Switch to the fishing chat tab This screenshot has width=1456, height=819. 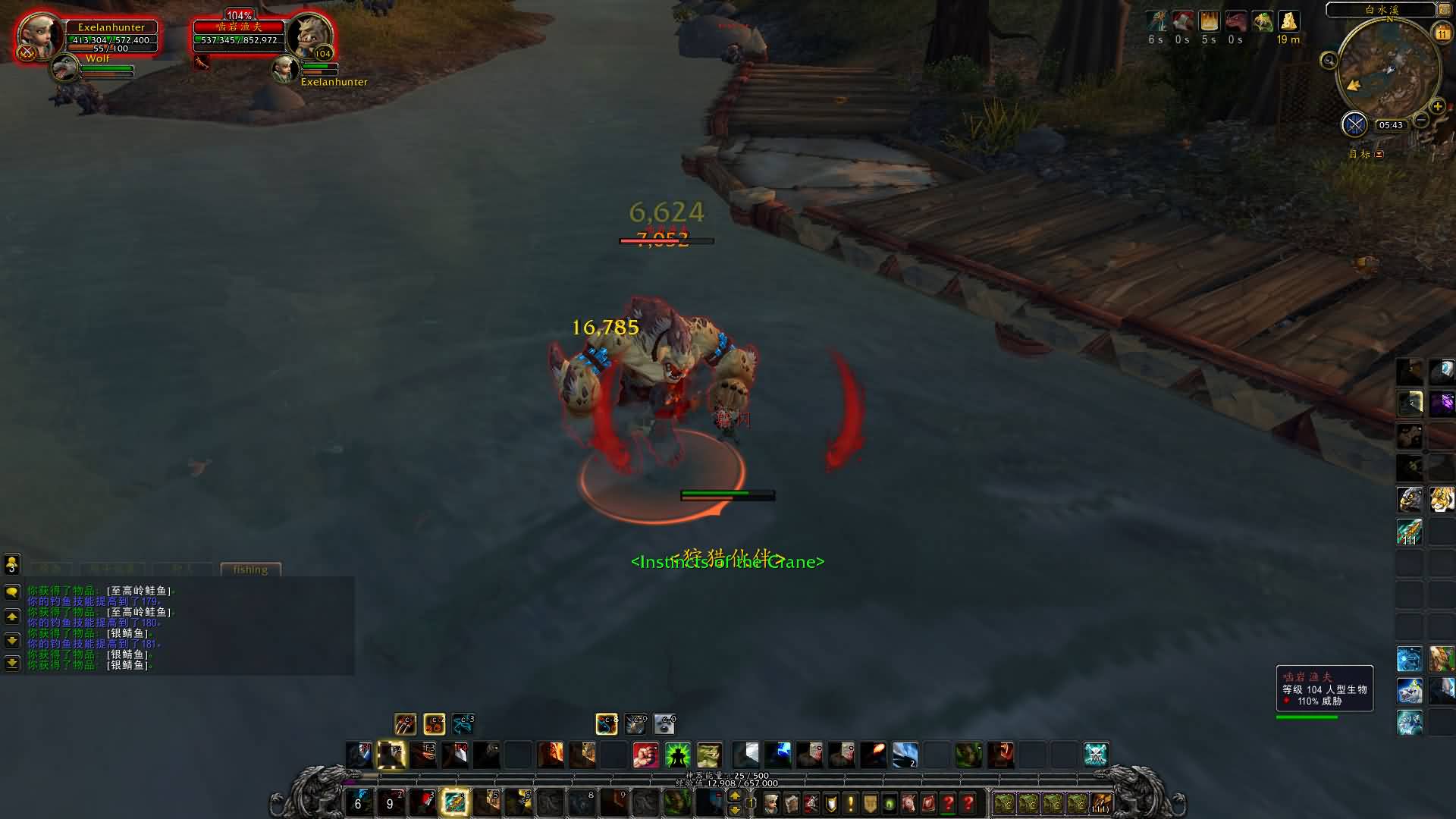pyautogui.click(x=250, y=570)
